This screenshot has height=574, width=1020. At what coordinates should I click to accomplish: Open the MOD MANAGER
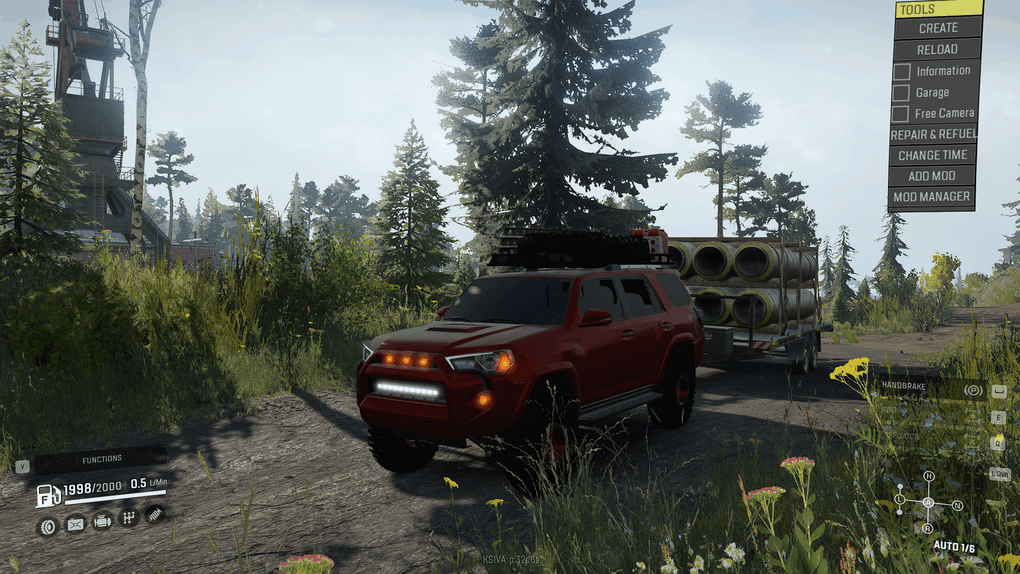click(x=932, y=197)
